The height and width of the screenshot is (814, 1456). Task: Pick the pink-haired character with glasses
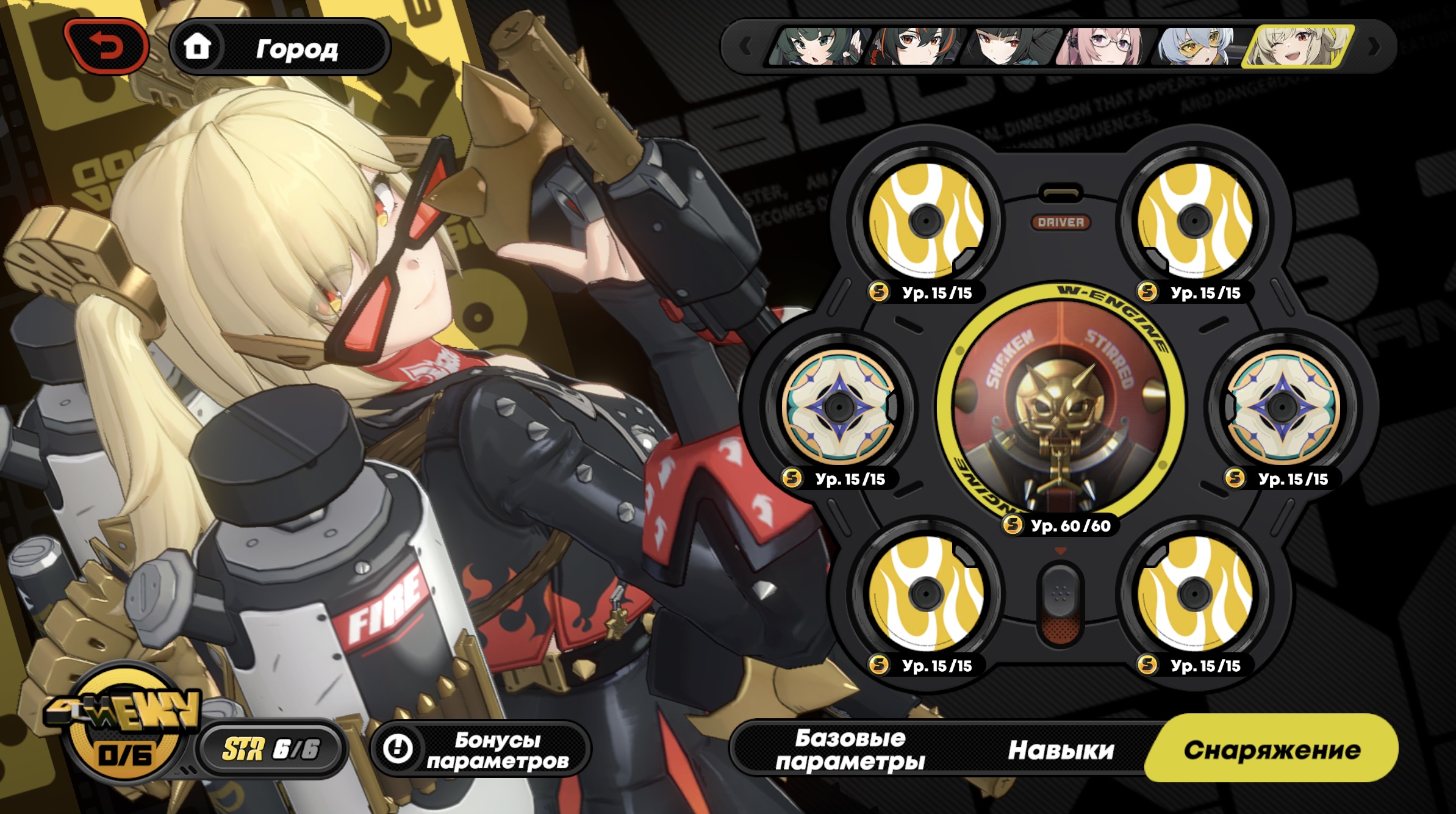tap(1104, 46)
